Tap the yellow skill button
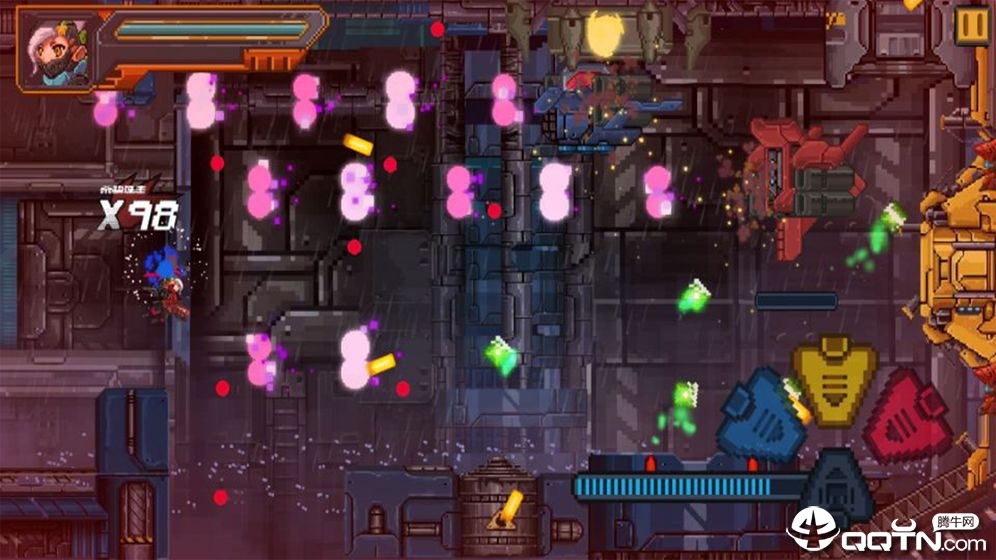The width and height of the screenshot is (996, 560). (834, 378)
